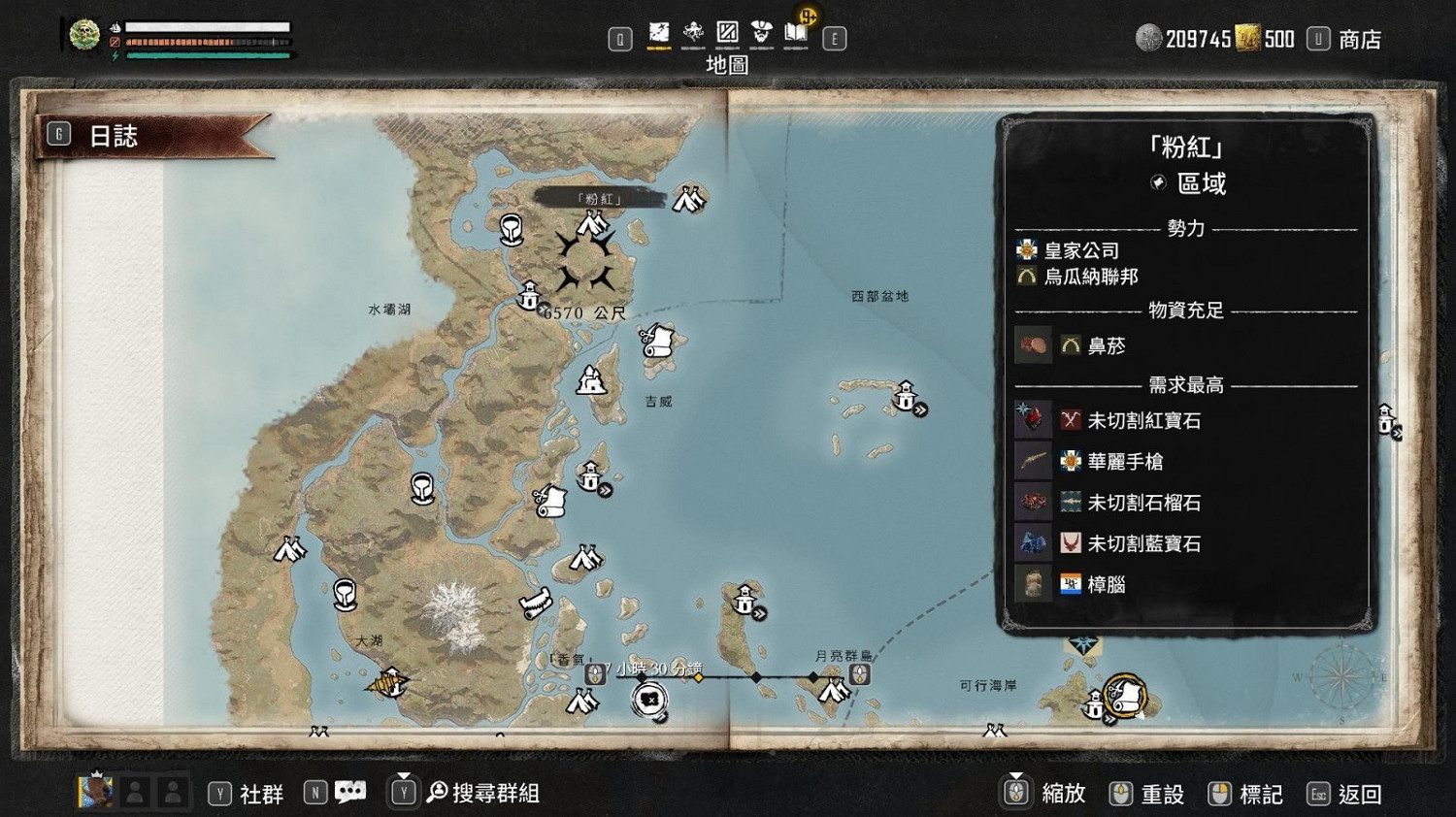Select the flag pattern editor icon
The width and height of the screenshot is (1456, 817).
tap(727, 32)
